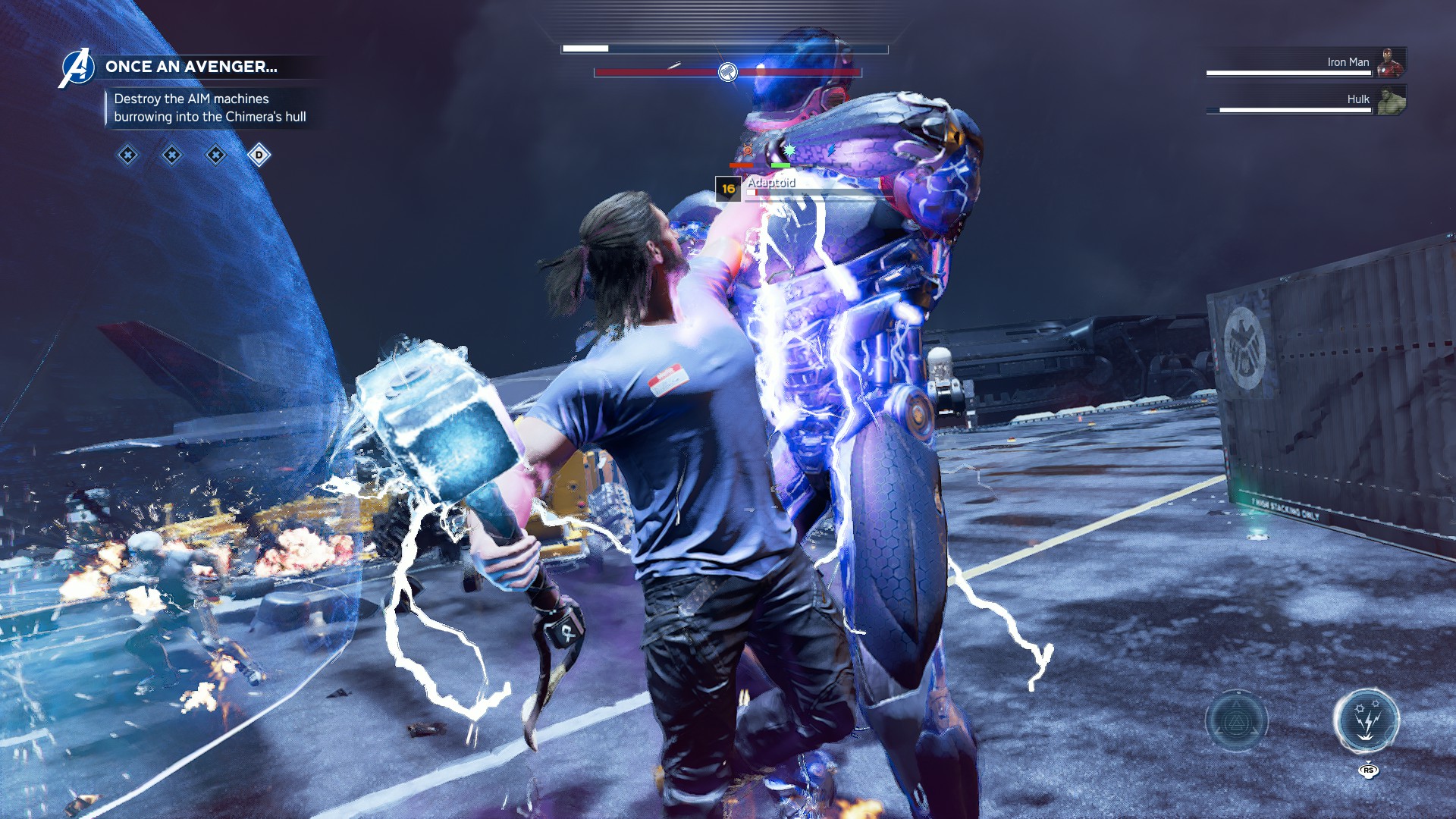Image resolution: width=1456 pixels, height=819 pixels.
Task: Select the 'Once an Avenger...' mission title
Action: coord(191,67)
